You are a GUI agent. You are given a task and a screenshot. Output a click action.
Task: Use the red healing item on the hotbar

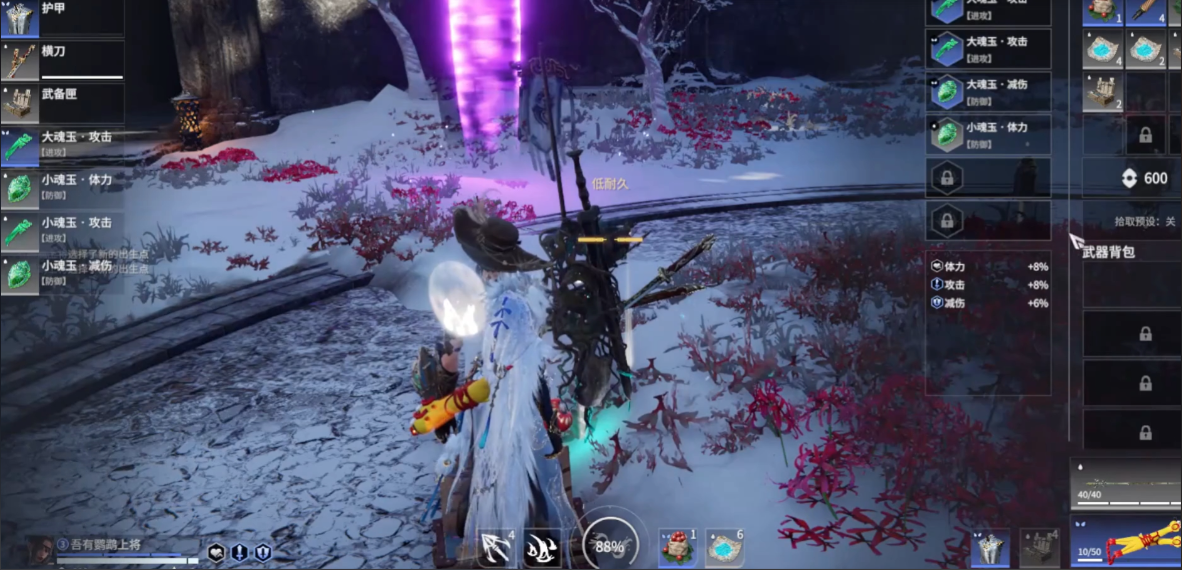[677, 547]
